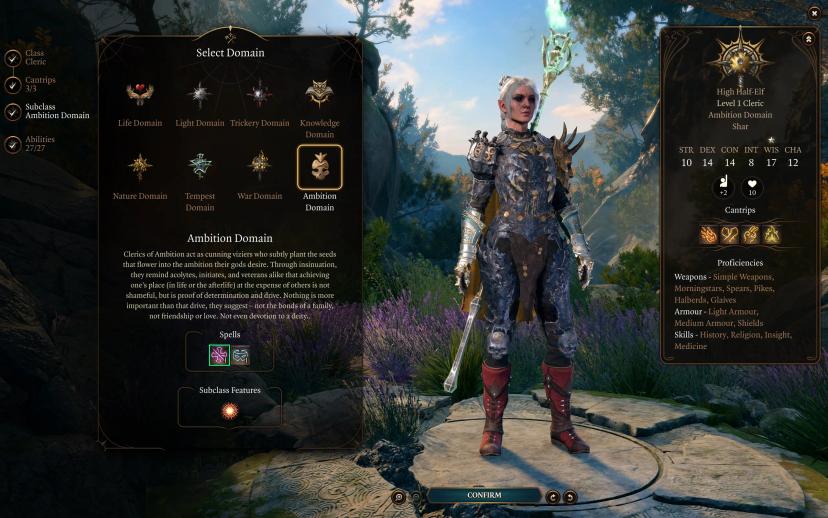
Task: Switch to the Abilities 27/27 step
Action: [x=12, y=145]
